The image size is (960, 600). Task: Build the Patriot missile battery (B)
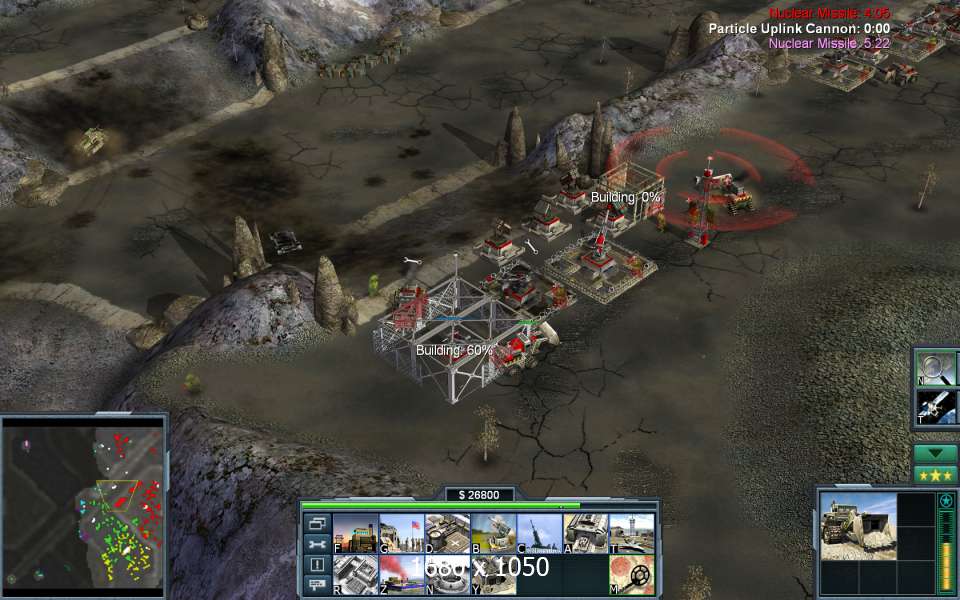point(493,533)
